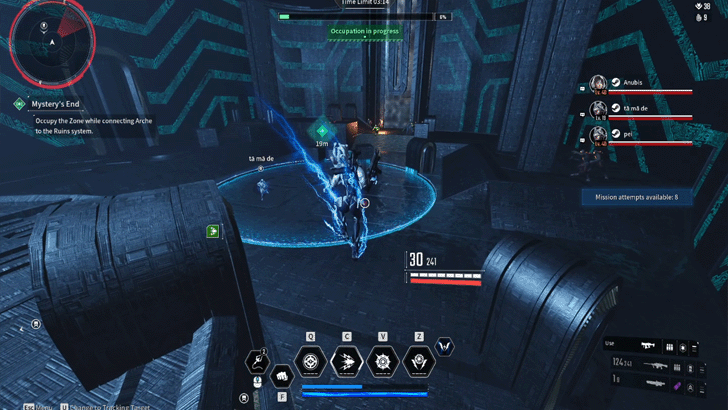Image resolution: width=728 pixels, height=410 pixels.
Task: Click the circular minimap radar
Action: click(51, 42)
